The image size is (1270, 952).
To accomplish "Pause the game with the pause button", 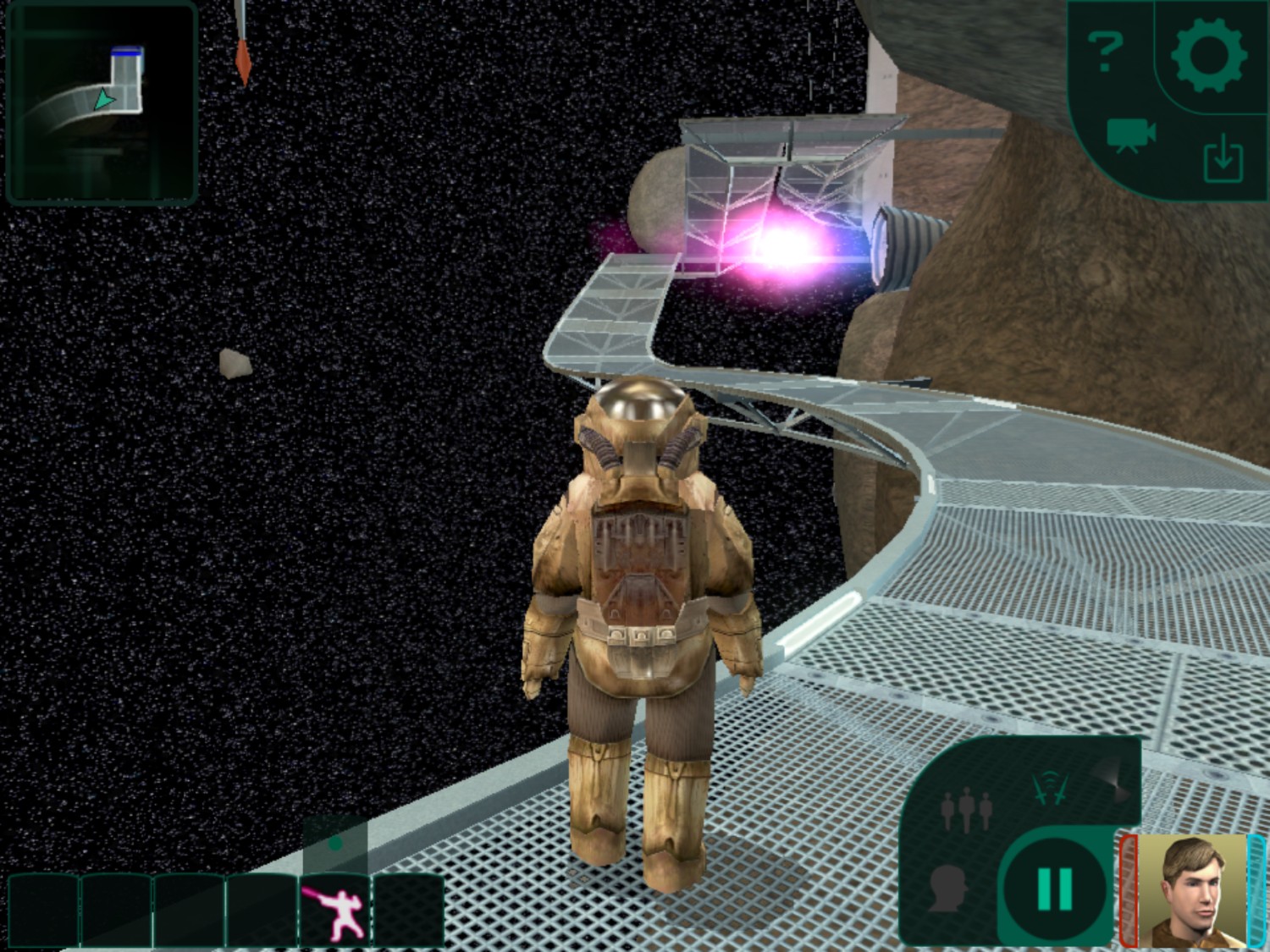I will coord(1055,889).
